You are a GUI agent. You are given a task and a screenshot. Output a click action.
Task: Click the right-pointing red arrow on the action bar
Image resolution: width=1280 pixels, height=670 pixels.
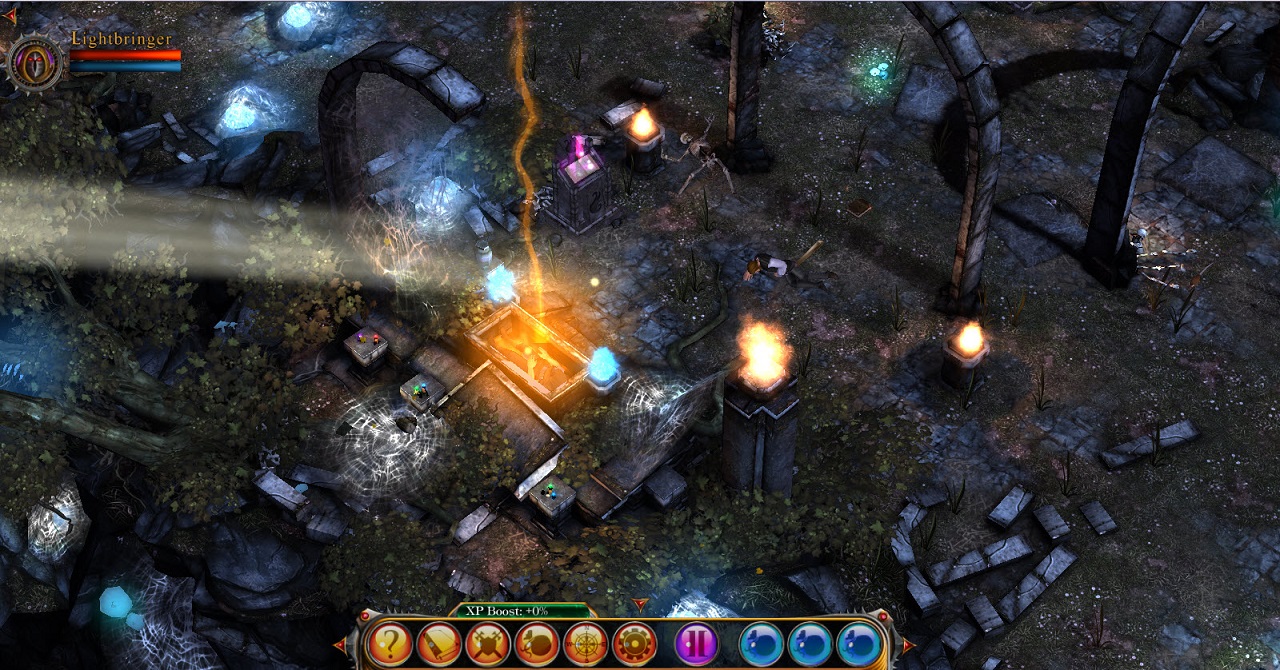click(x=905, y=646)
